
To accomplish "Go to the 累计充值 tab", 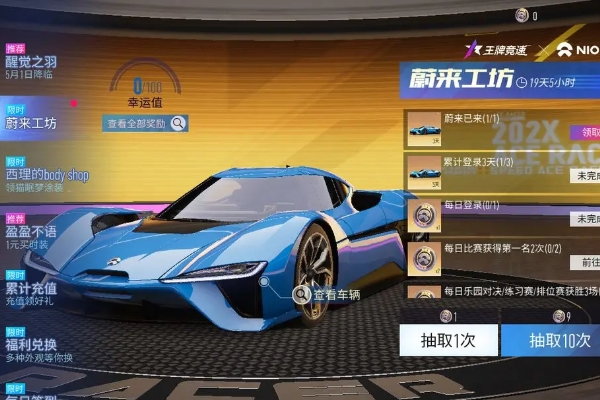I will (x=31, y=287).
